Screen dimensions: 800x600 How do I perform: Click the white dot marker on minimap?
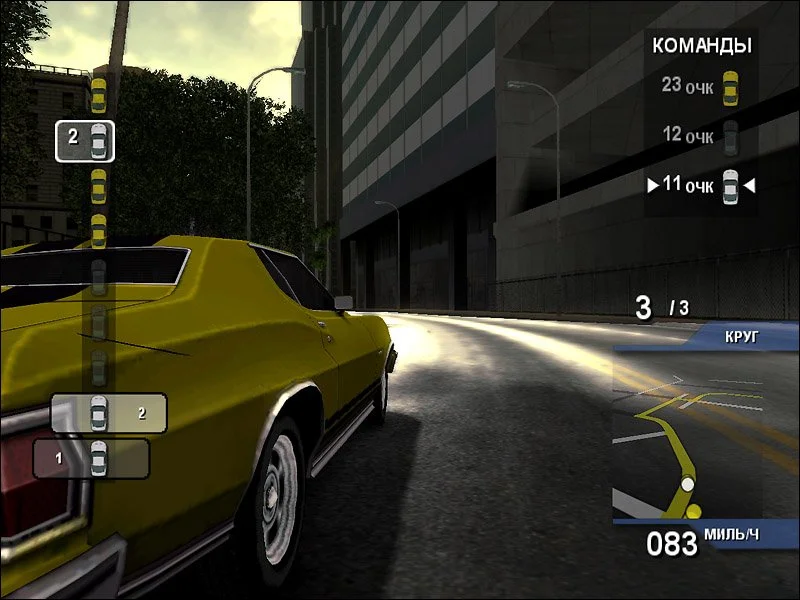687,485
